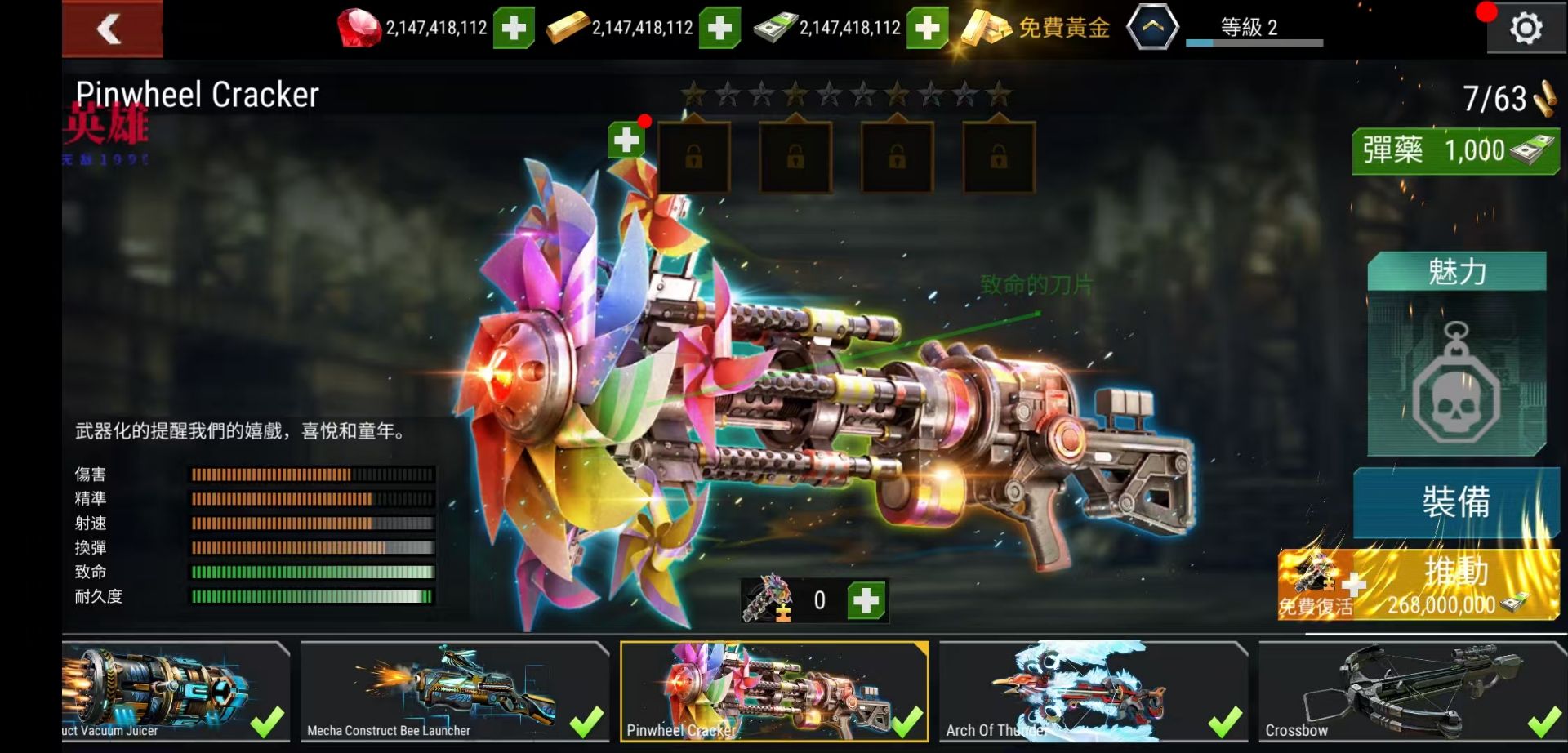The image size is (1568, 753).
Task: Go back with the red arrow button
Action: 112,29
